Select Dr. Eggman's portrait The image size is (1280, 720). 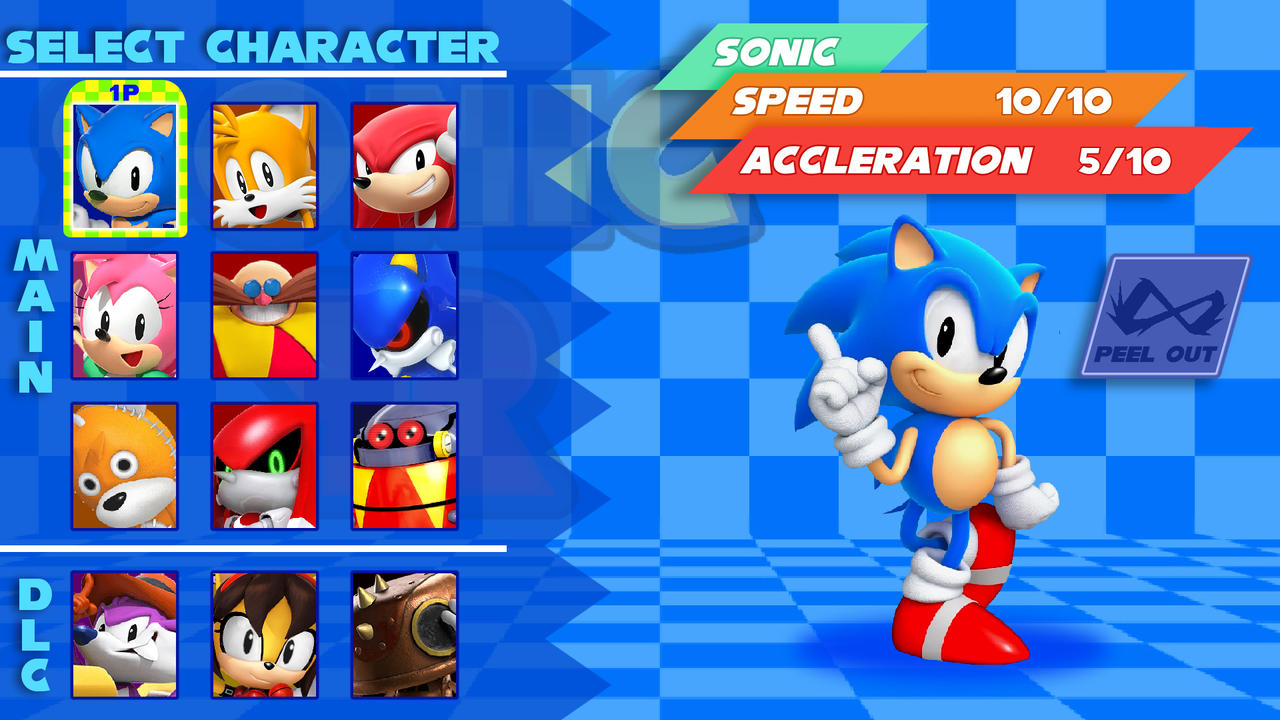[263, 315]
